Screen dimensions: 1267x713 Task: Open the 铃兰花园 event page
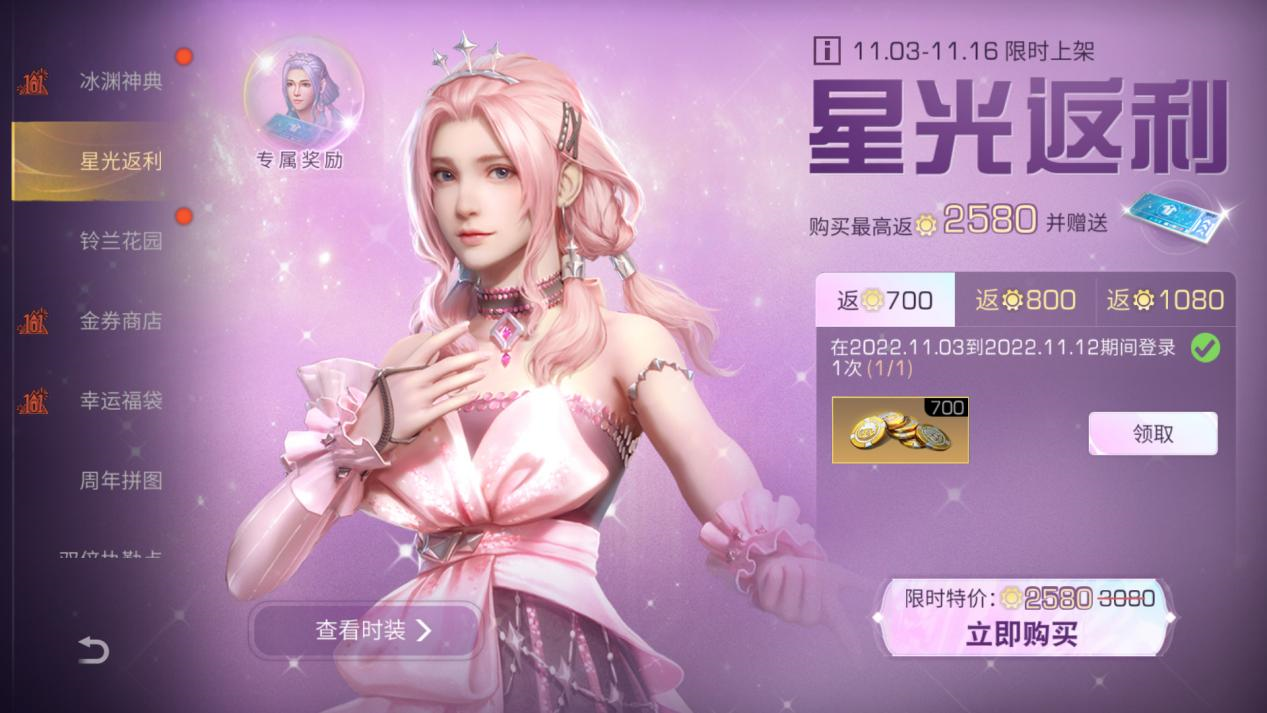pyautogui.click(x=120, y=242)
